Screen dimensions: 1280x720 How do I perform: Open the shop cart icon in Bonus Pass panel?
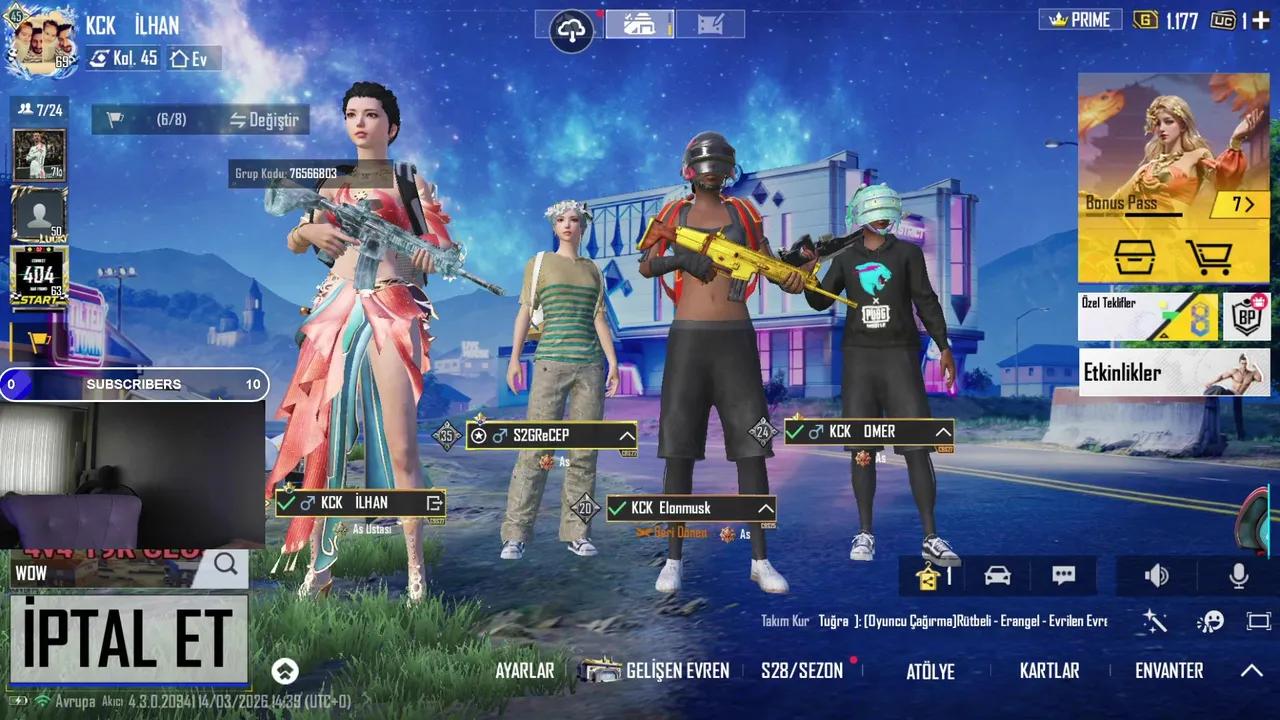[x=1213, y=257]
